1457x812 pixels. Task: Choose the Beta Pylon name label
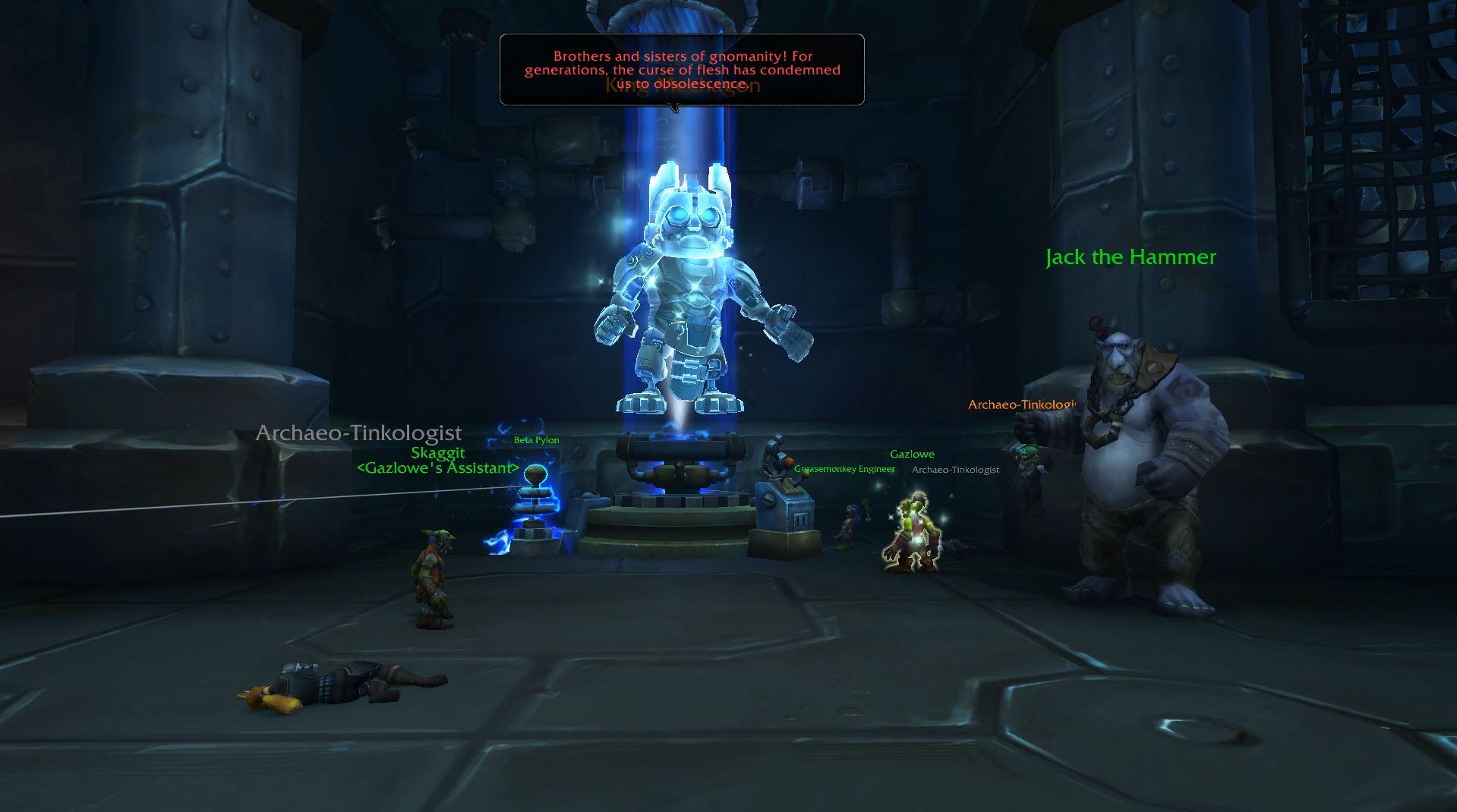click(536, 440)
